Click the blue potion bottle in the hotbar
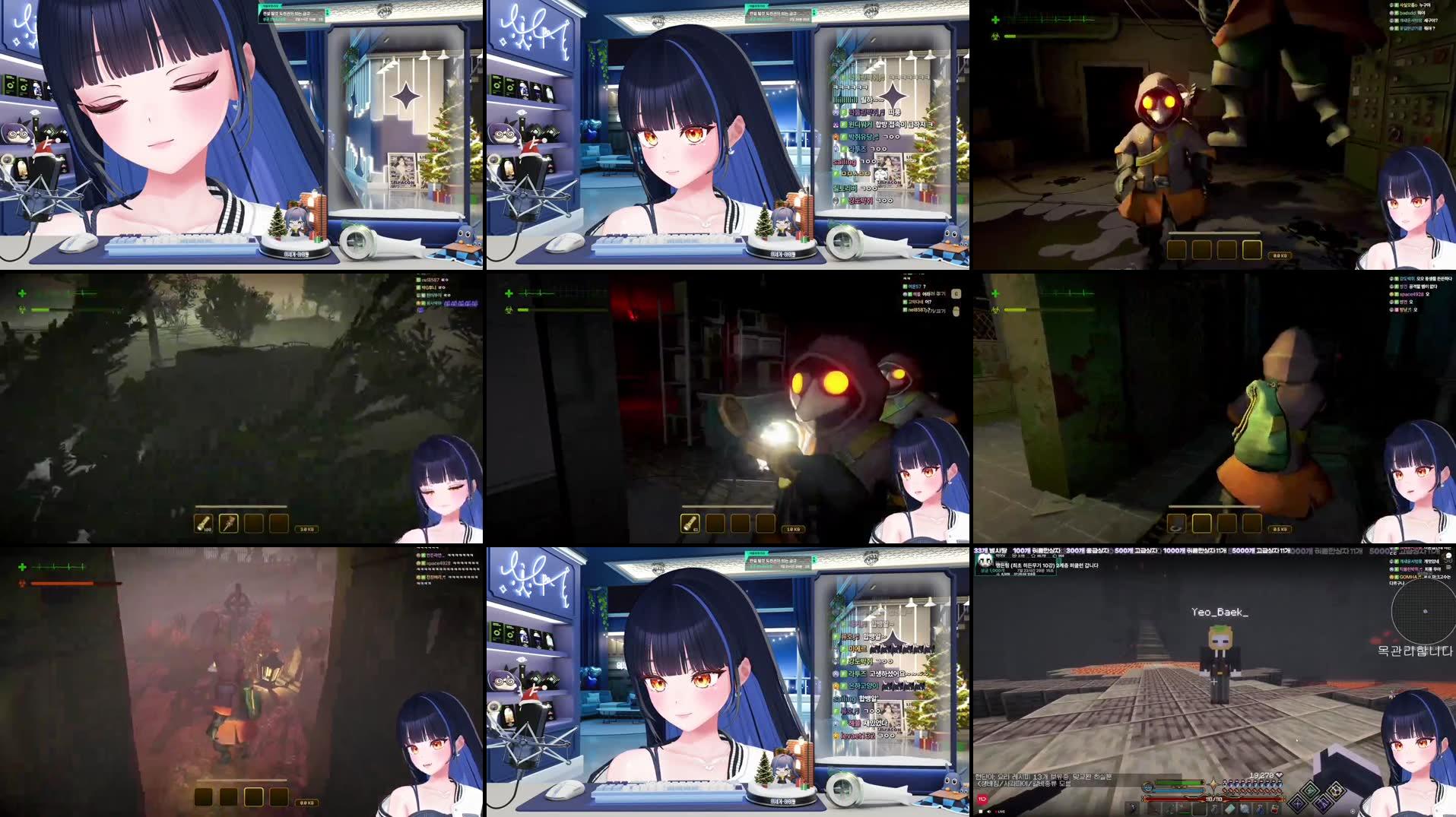 1260,809
